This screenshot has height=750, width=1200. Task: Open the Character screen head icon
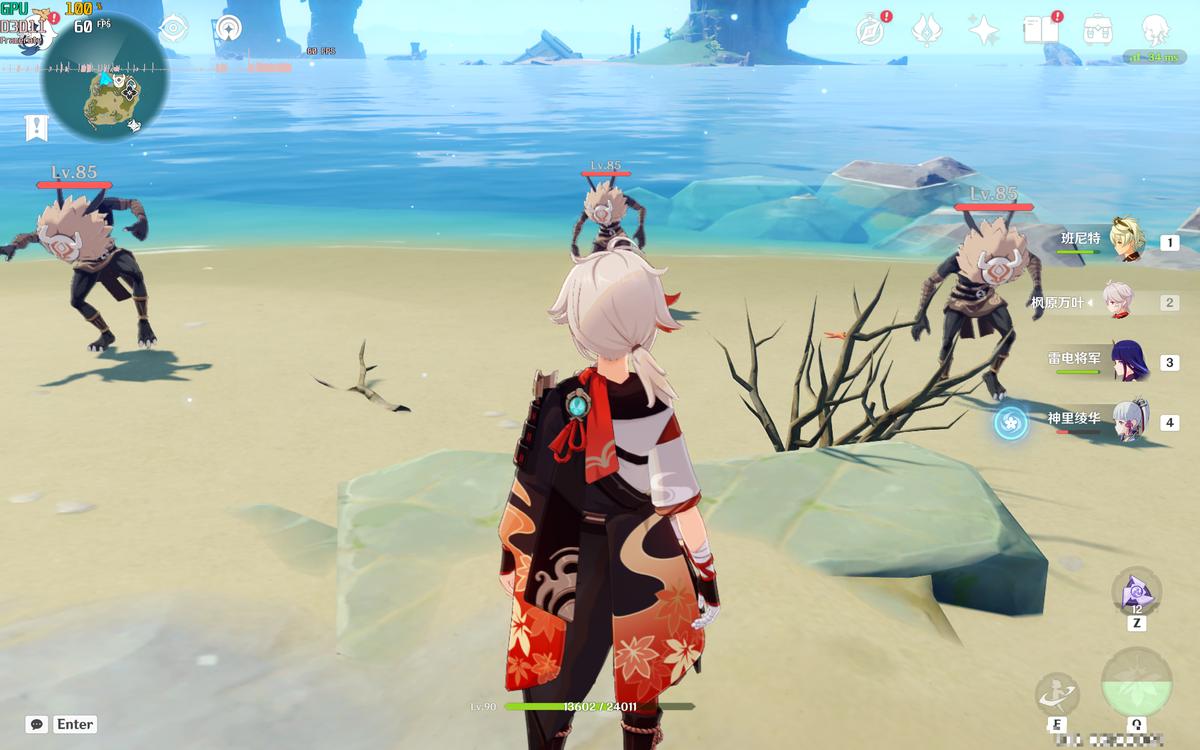[1156, 30]
